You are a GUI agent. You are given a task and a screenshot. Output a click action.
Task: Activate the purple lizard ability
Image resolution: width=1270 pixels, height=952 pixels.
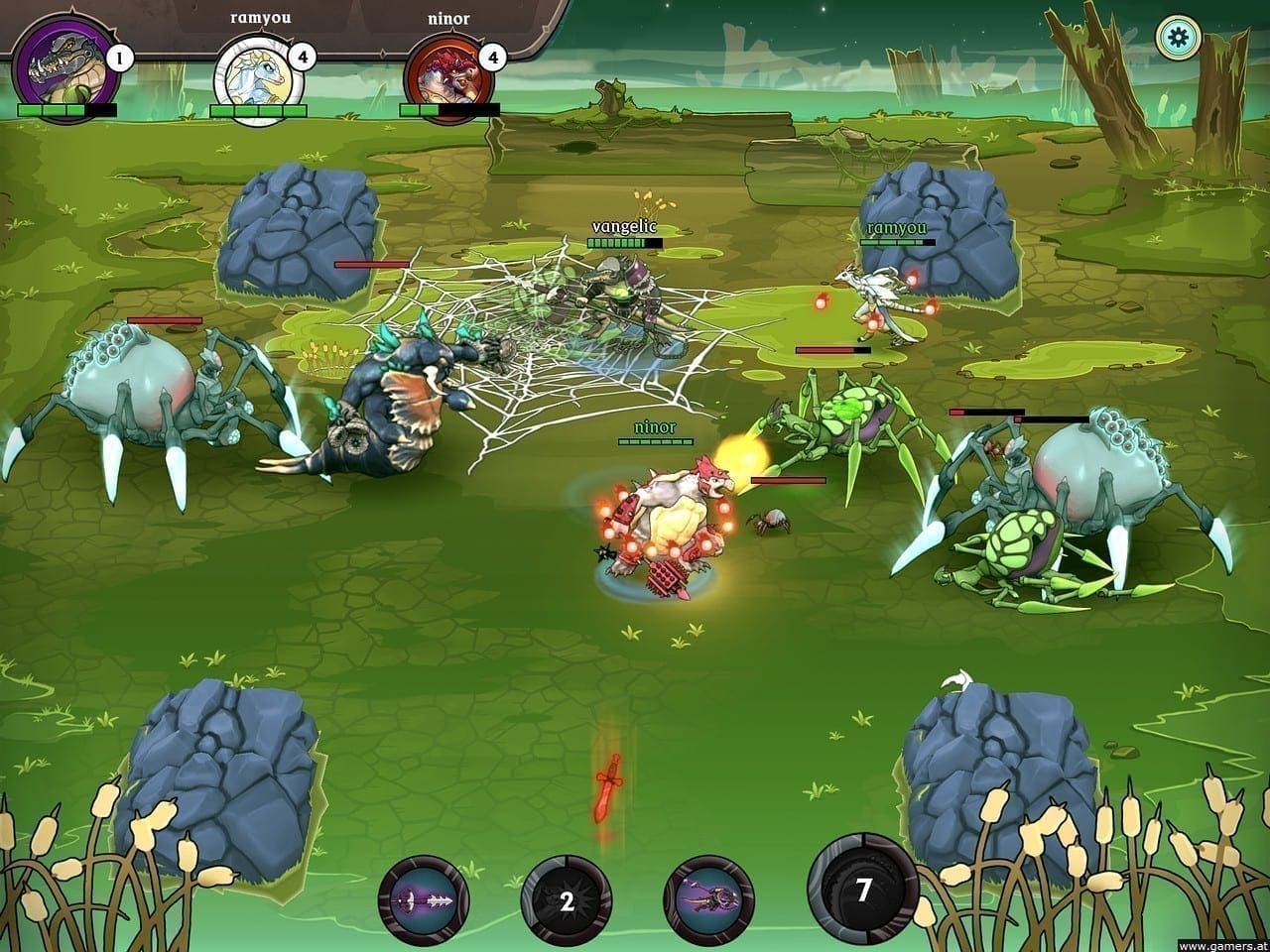(x=709, y=900)
